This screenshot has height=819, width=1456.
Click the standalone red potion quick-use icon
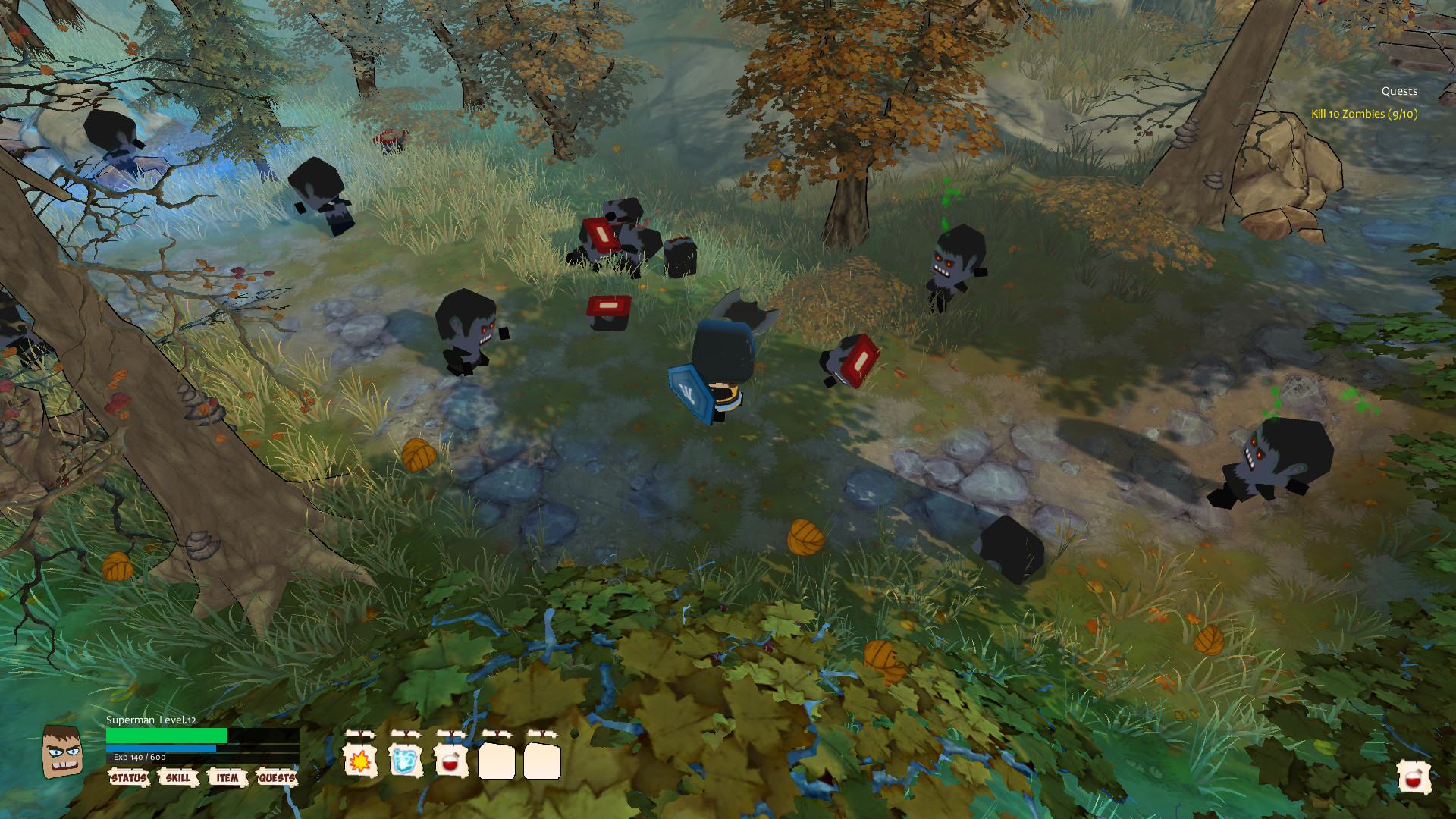click(1414, 777)
